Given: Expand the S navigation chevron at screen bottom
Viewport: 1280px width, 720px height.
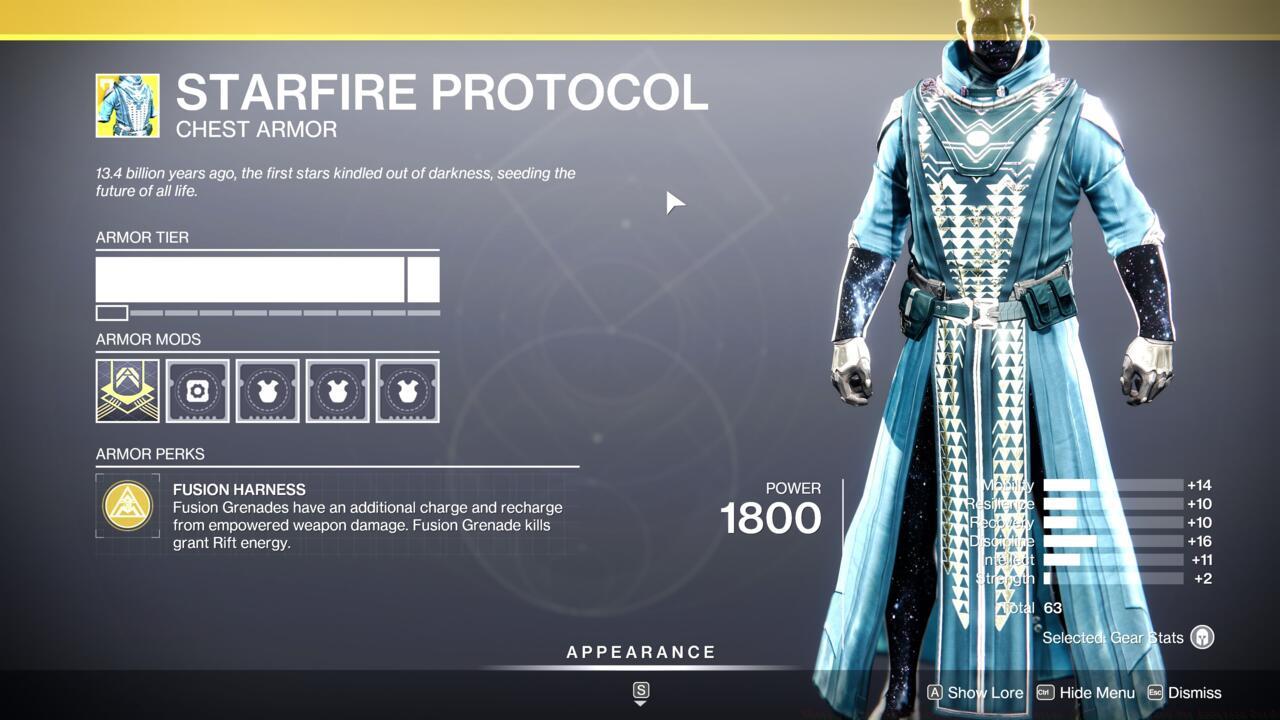Looking at the screenshot, I should click(x=640, y=690).
